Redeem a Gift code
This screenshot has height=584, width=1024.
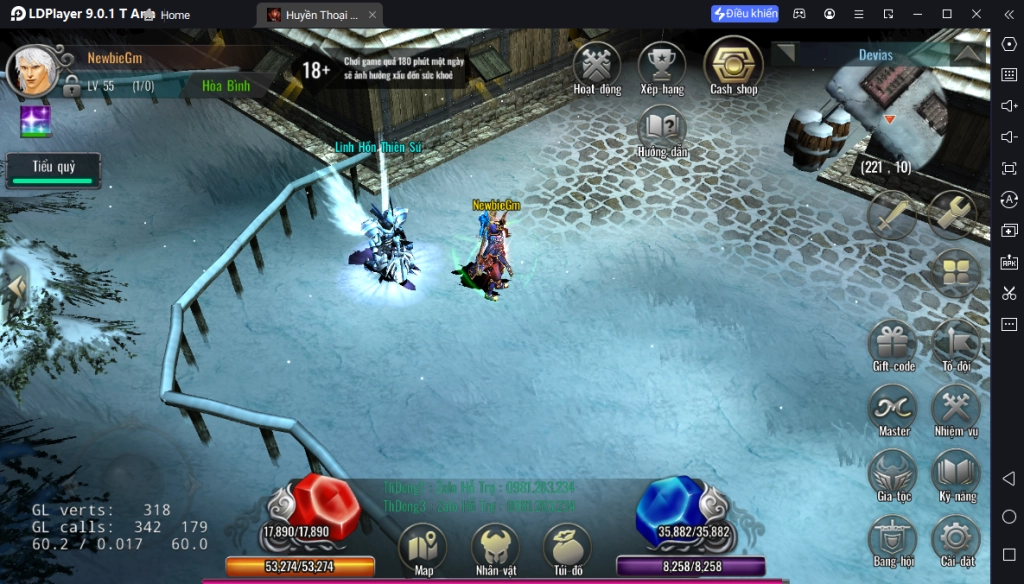[x=893, y=343]
